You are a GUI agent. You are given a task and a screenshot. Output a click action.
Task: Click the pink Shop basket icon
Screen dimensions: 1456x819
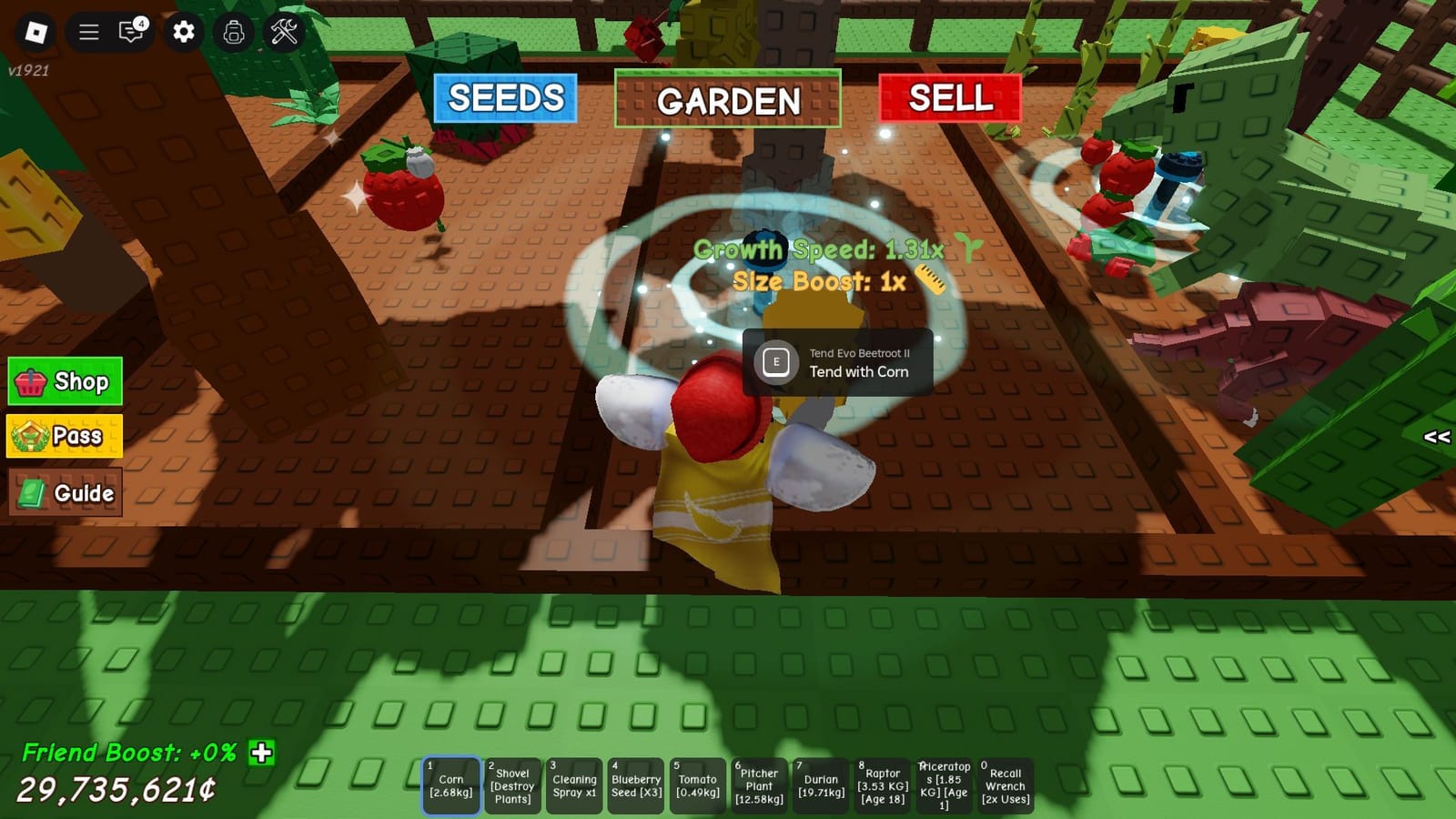coord(30,381)
